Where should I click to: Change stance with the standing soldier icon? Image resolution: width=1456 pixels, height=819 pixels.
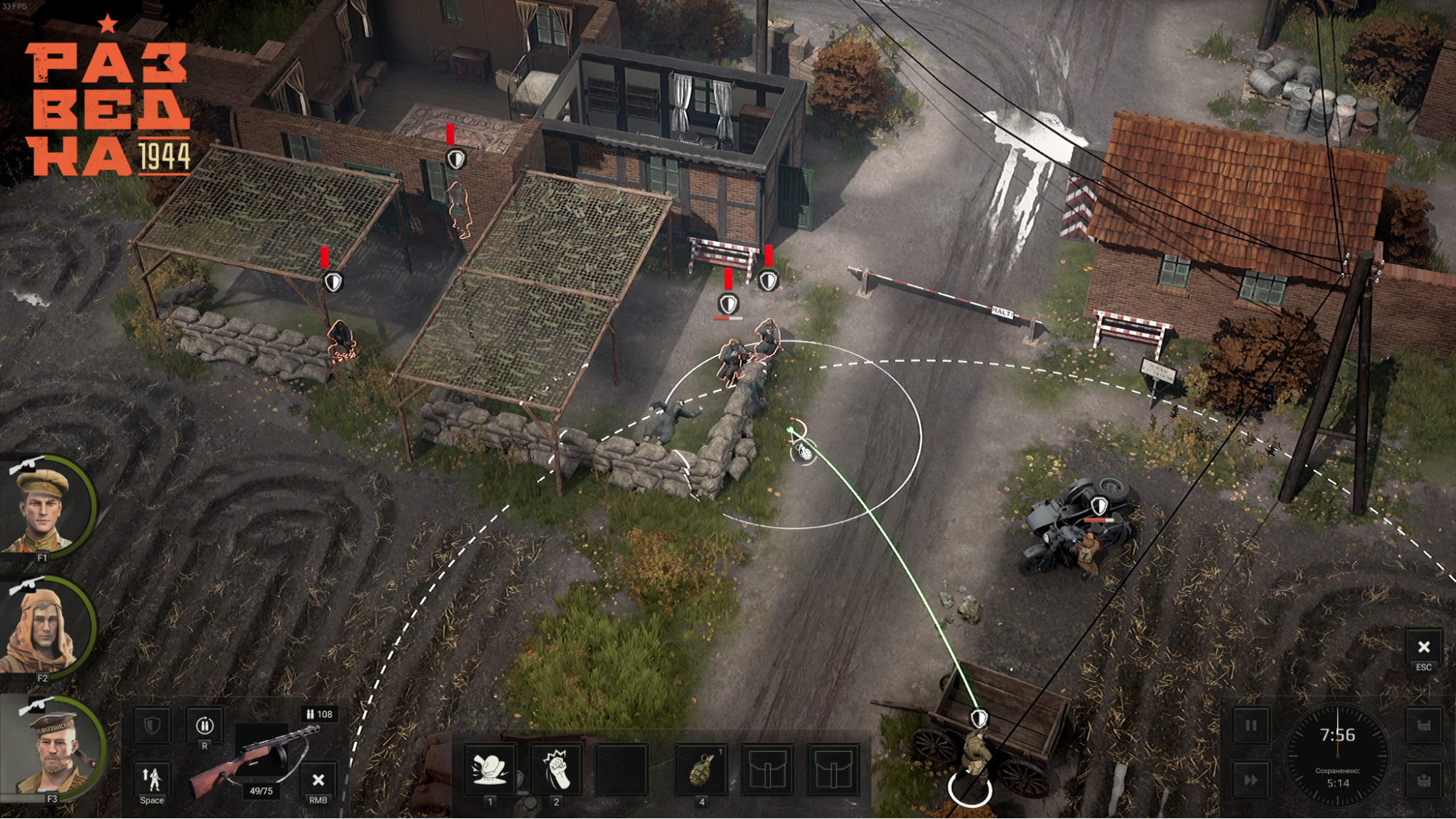(x=151, y=780)
